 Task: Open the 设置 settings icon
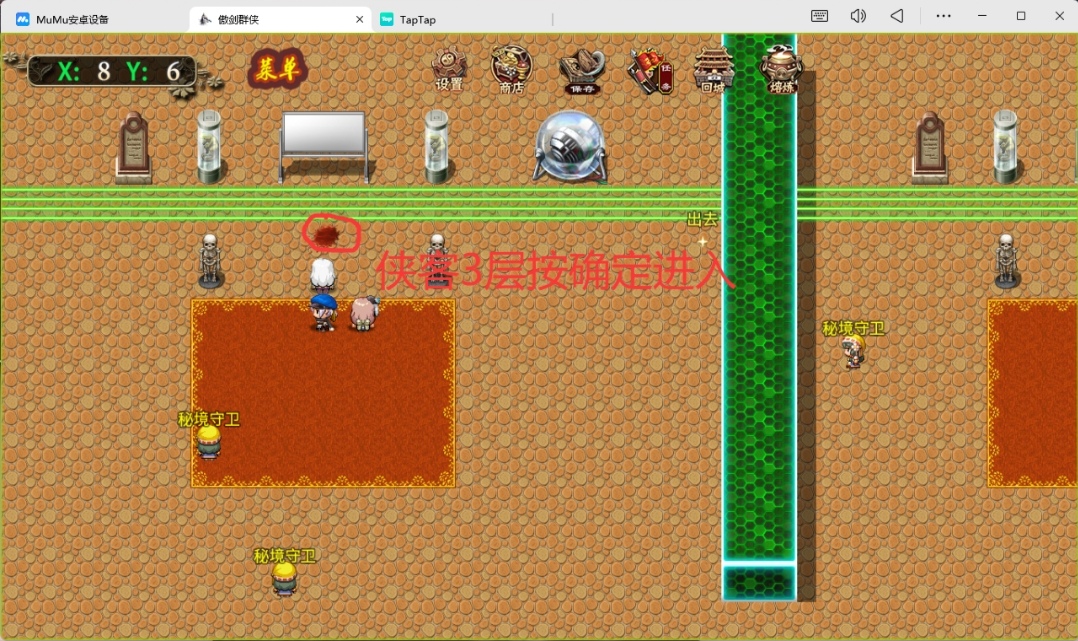pyautogui.click(x=449, y=69)
